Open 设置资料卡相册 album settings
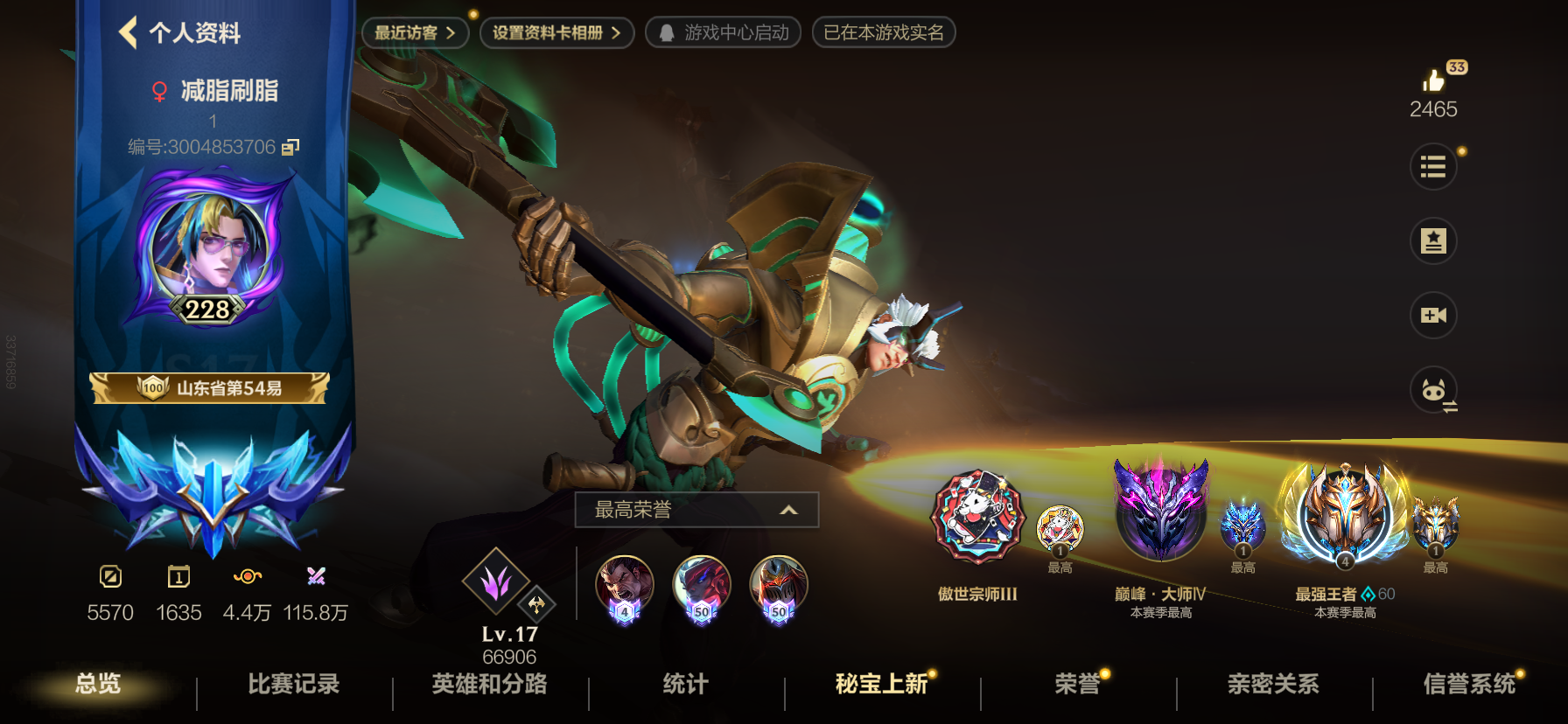Screen dimensions: 1568x724 (556, 33)
